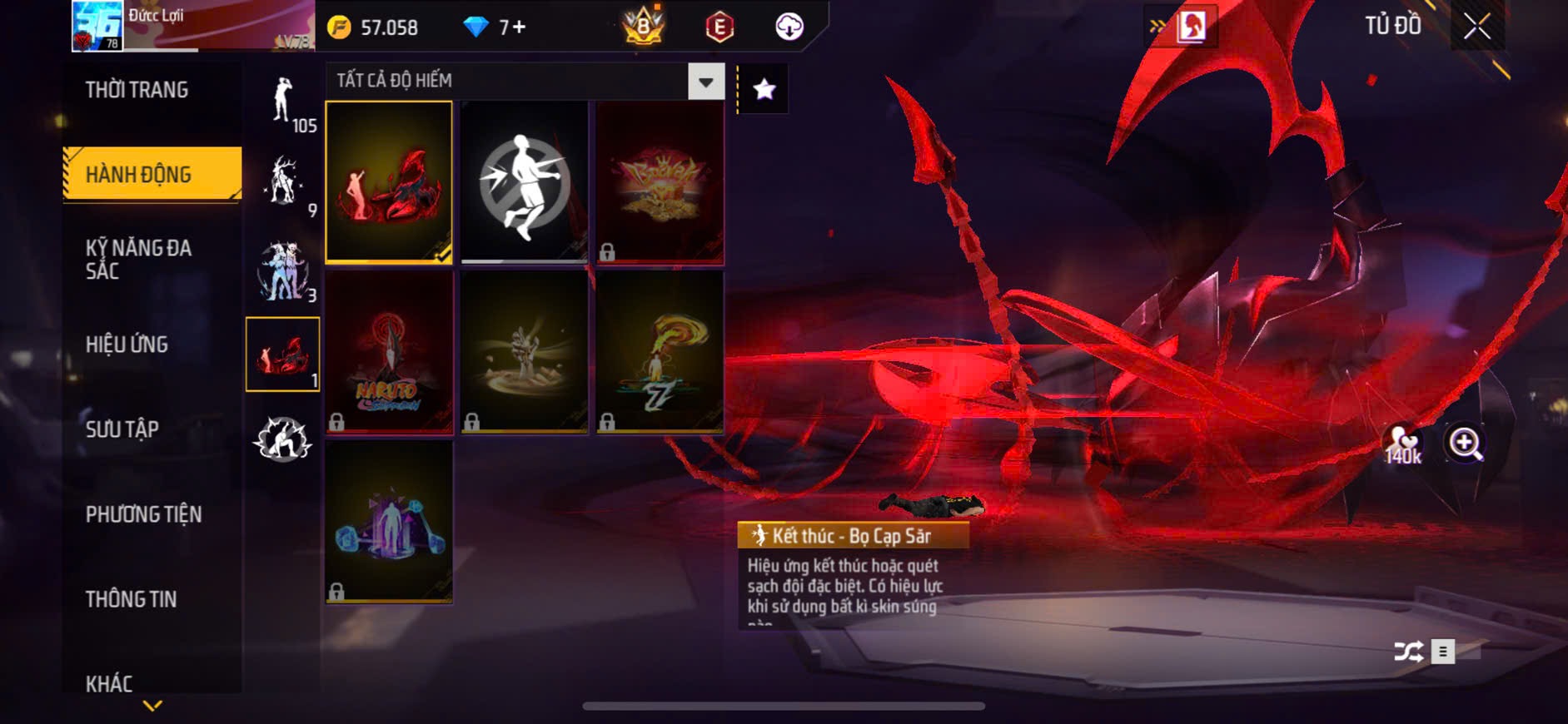1568x724 pixels.
Task: Open the Tất Cả Độ Hiếm rarity dropdown
Action: 705,82
